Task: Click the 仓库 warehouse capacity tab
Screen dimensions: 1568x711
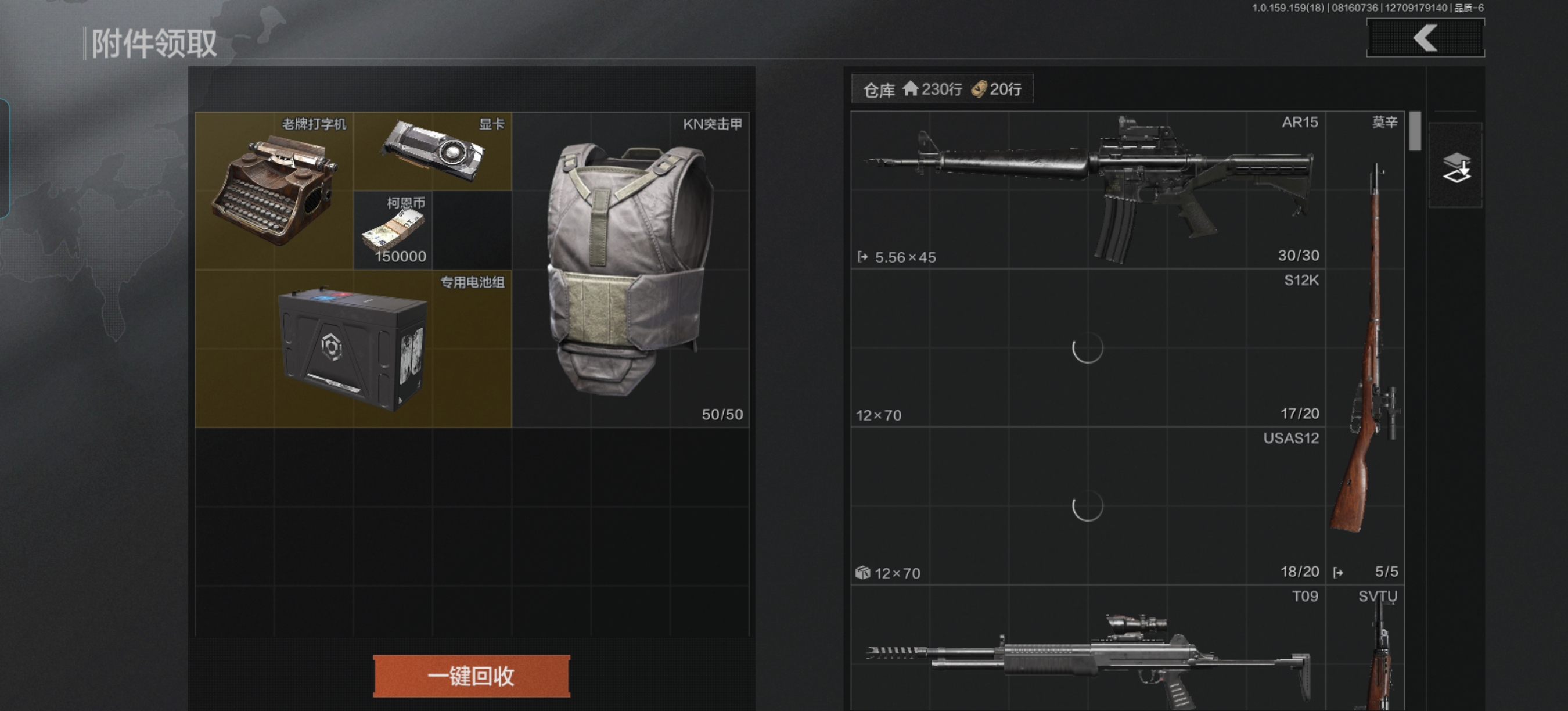Action: click(x=941, y=89)
